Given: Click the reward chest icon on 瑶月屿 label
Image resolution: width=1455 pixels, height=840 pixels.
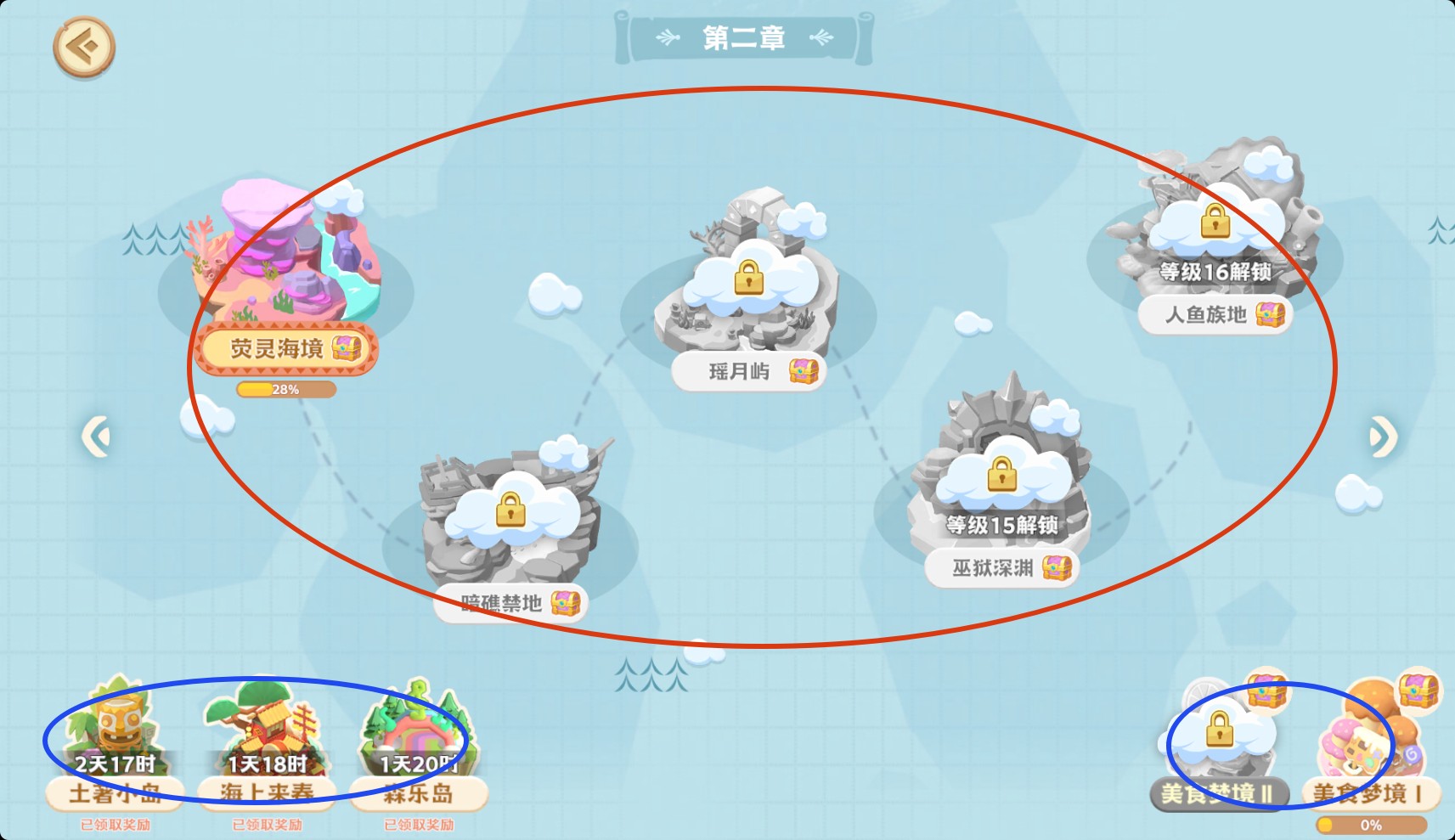Looking at the screenshot, I should (802, 371).
